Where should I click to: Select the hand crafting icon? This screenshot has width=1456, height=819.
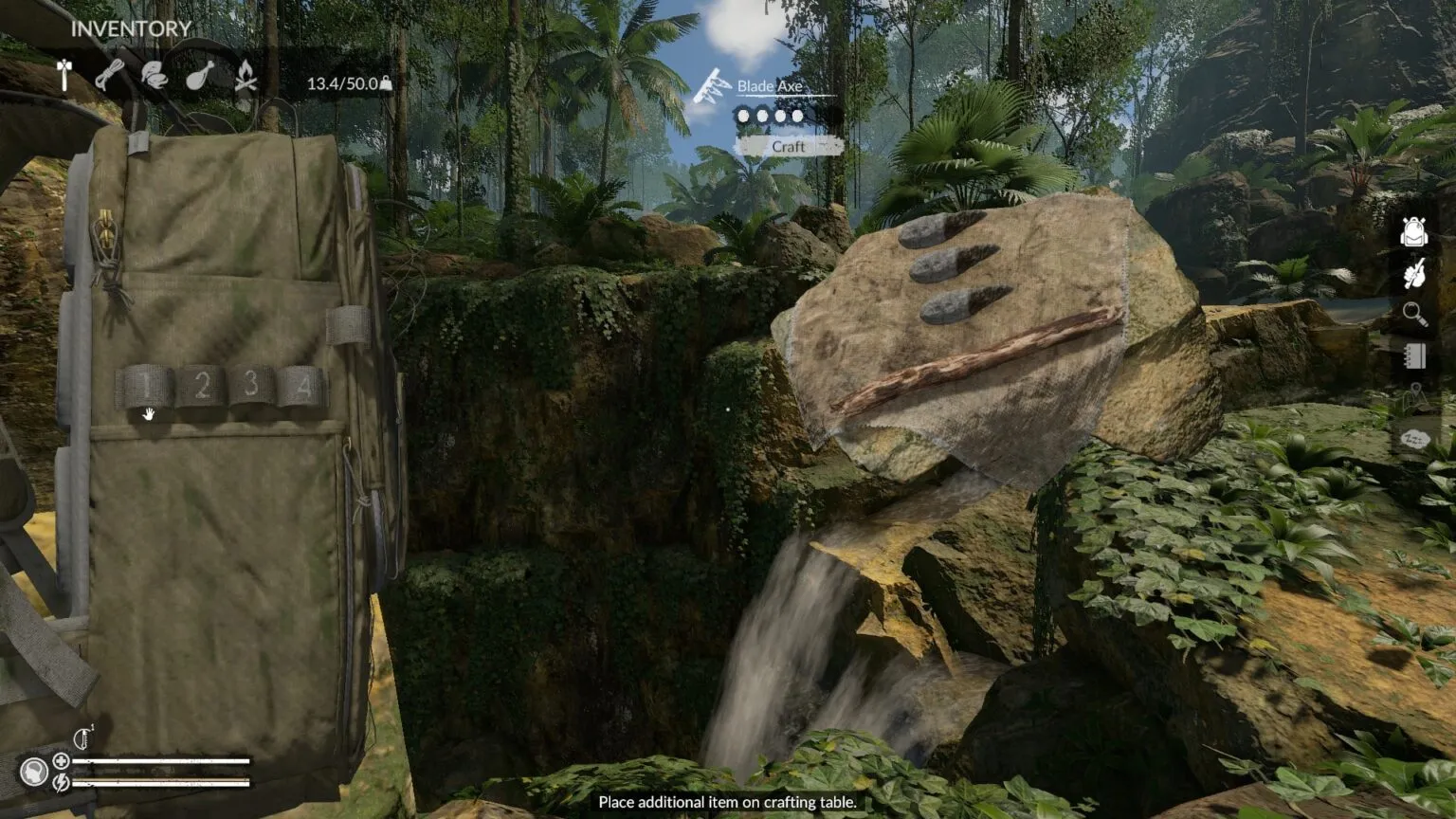pos(1413,274)
